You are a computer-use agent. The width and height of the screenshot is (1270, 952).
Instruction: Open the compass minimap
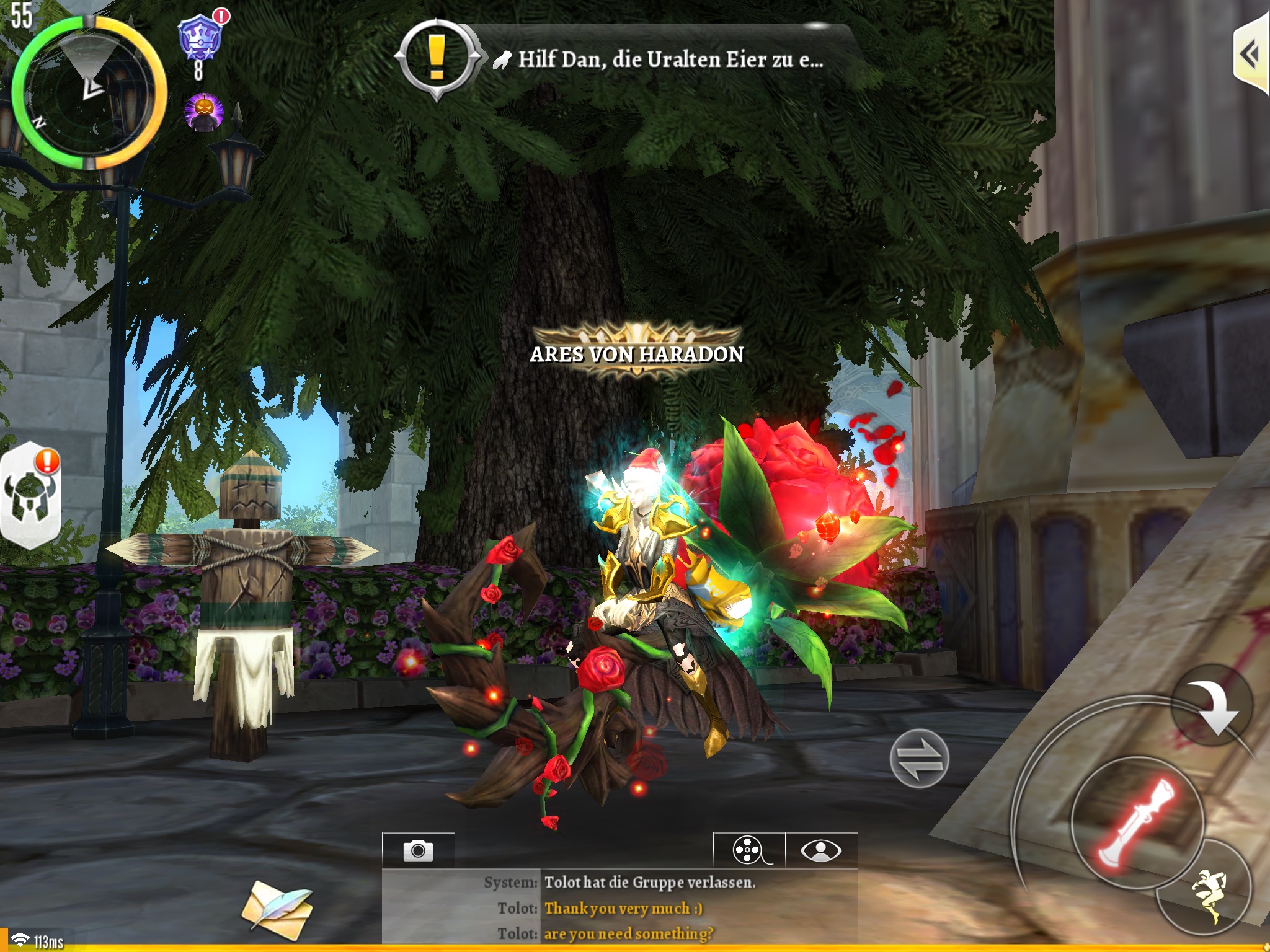coord(90,93)
